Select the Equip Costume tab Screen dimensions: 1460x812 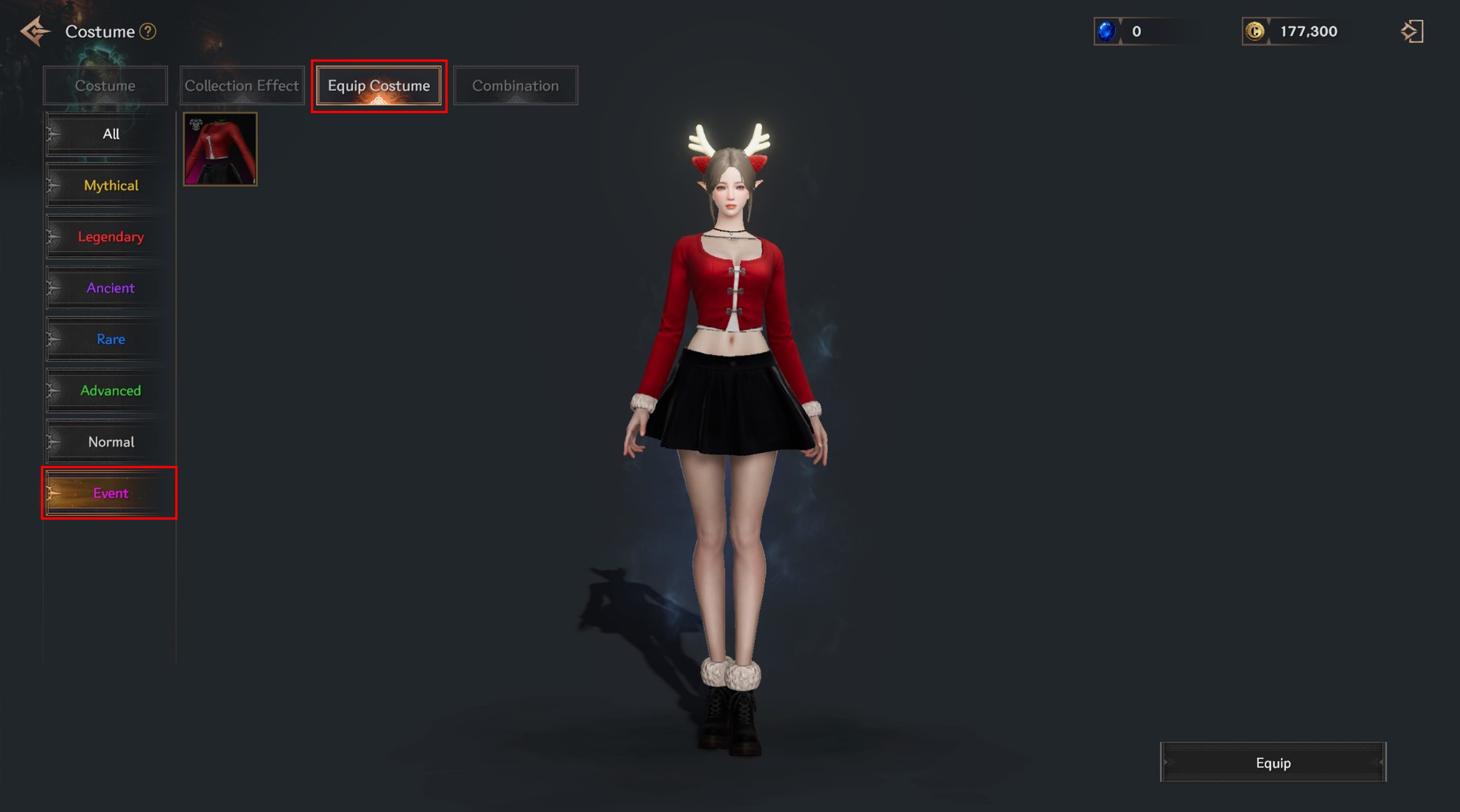pos(379,86)
